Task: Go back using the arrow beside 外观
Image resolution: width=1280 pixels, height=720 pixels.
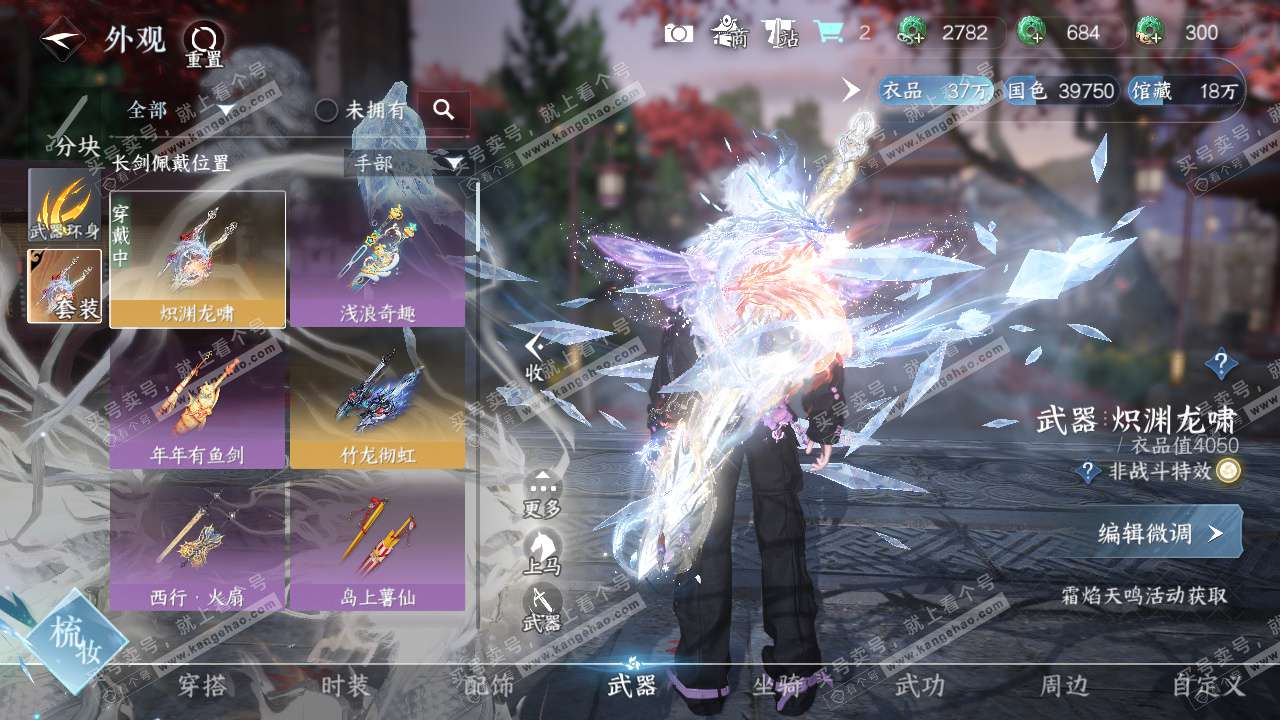Action: click(x=62, y=40)
